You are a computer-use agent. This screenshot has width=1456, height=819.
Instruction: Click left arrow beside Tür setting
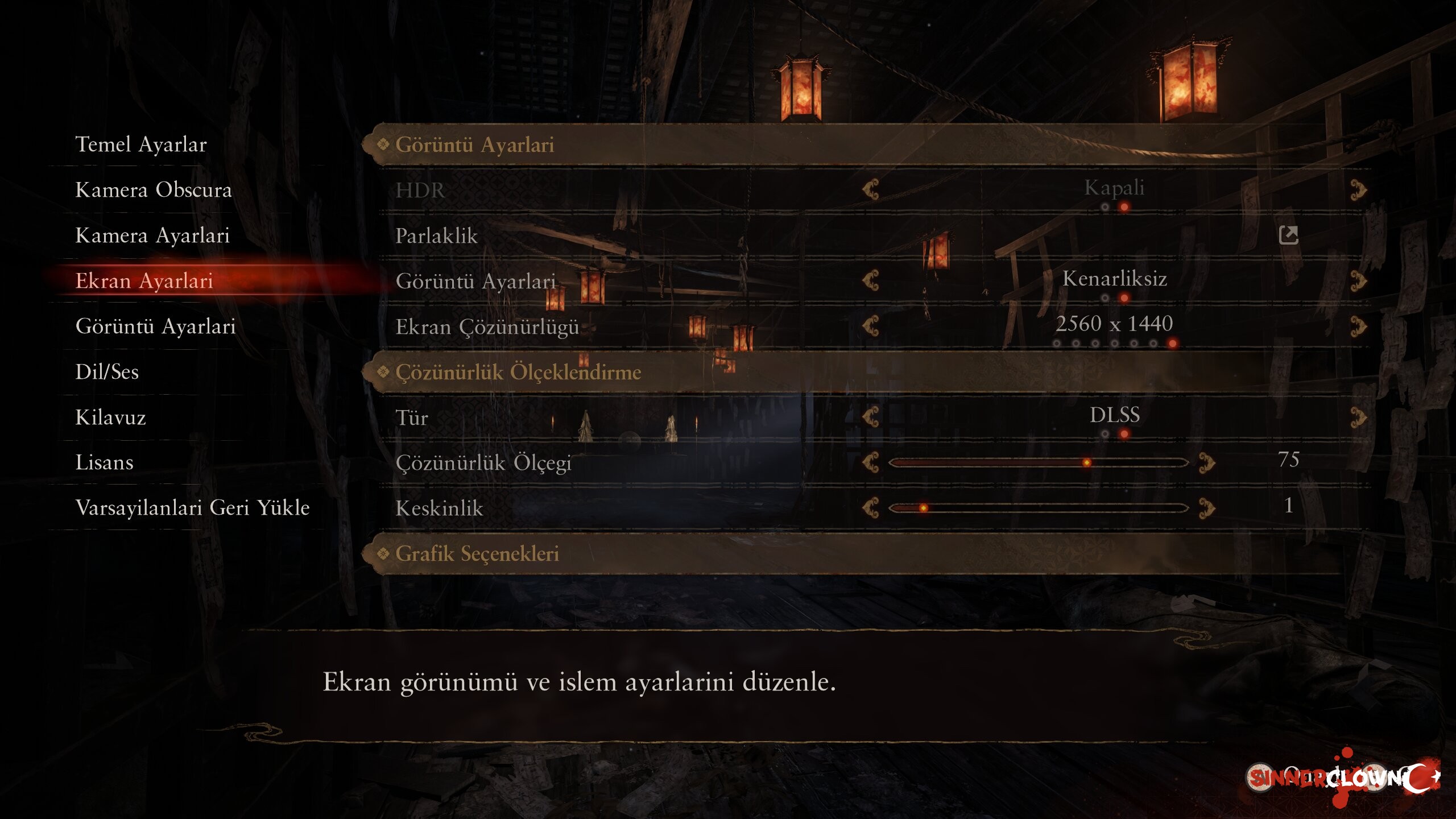pos(871,417)
